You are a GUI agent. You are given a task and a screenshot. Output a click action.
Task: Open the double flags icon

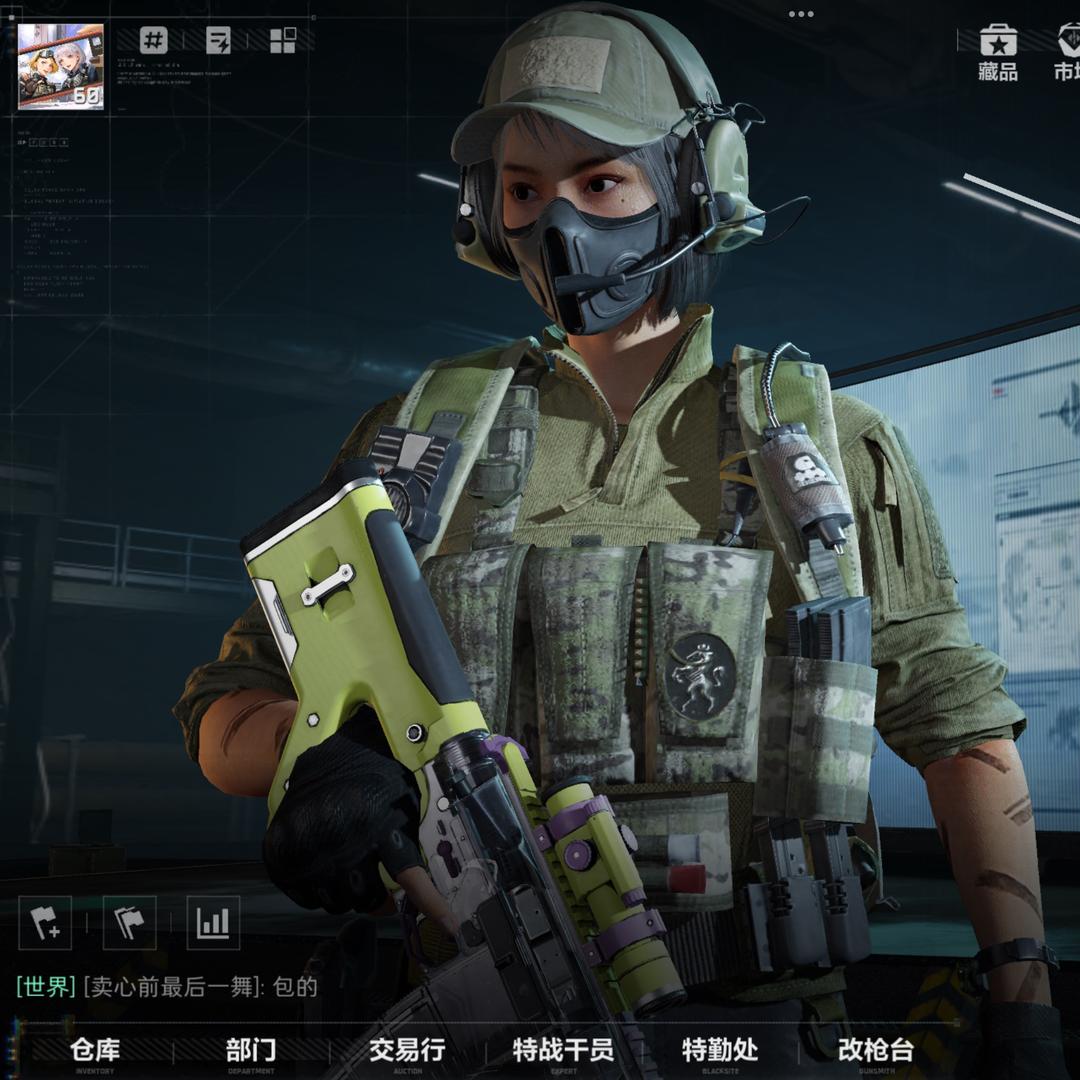(129, 922)
